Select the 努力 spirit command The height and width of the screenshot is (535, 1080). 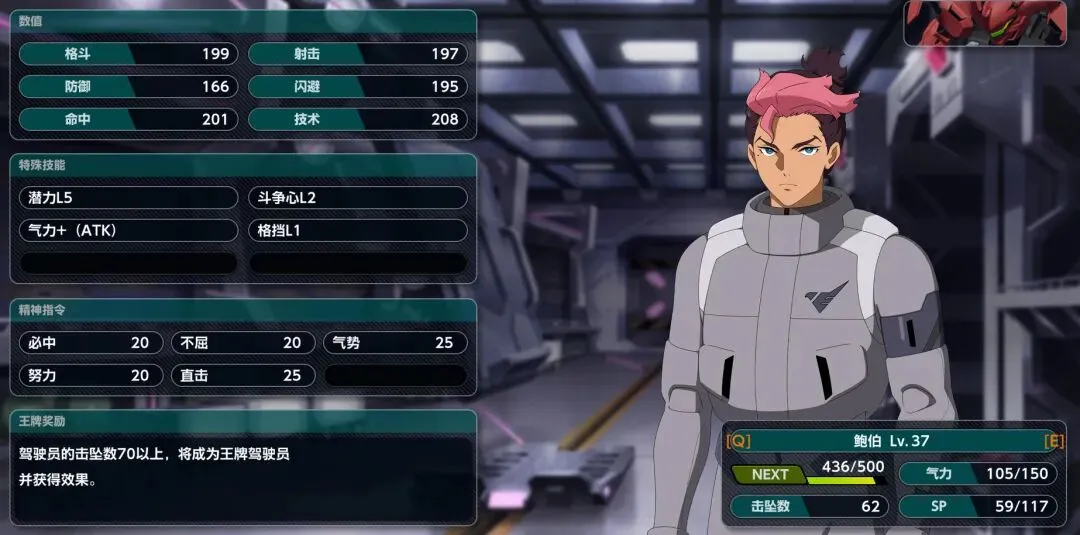pyautogui.click(x=90, y=376)
